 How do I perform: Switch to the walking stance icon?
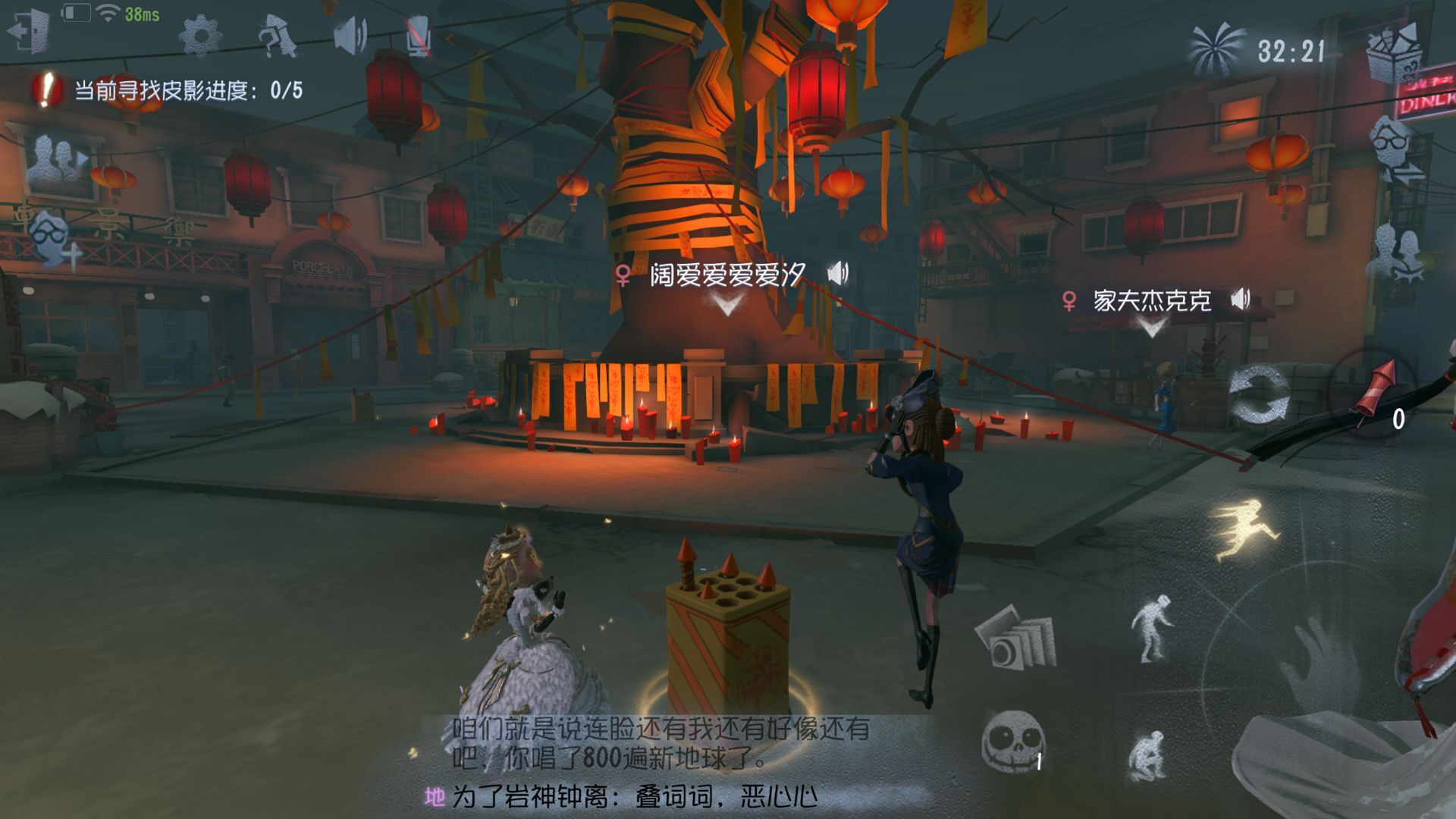point(1150,629)
